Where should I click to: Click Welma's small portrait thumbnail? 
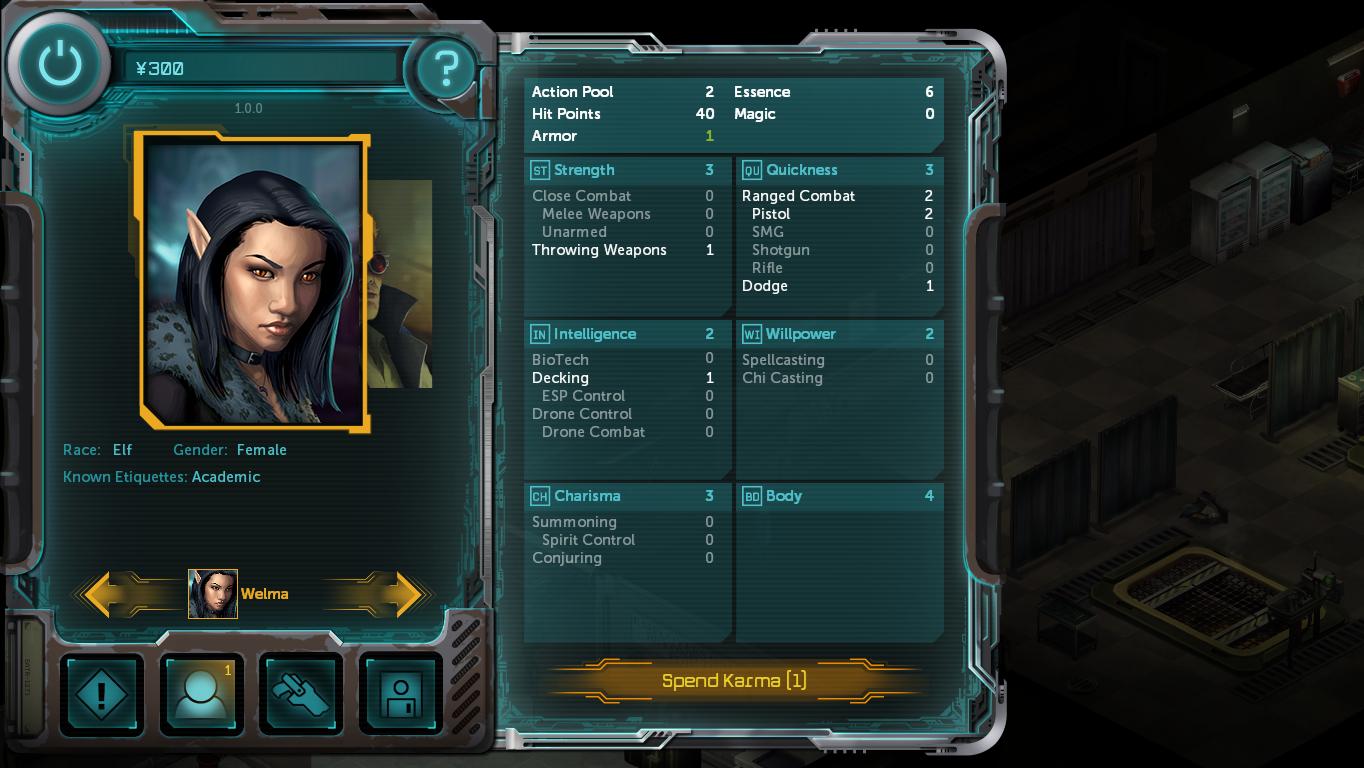coord(213,594)
